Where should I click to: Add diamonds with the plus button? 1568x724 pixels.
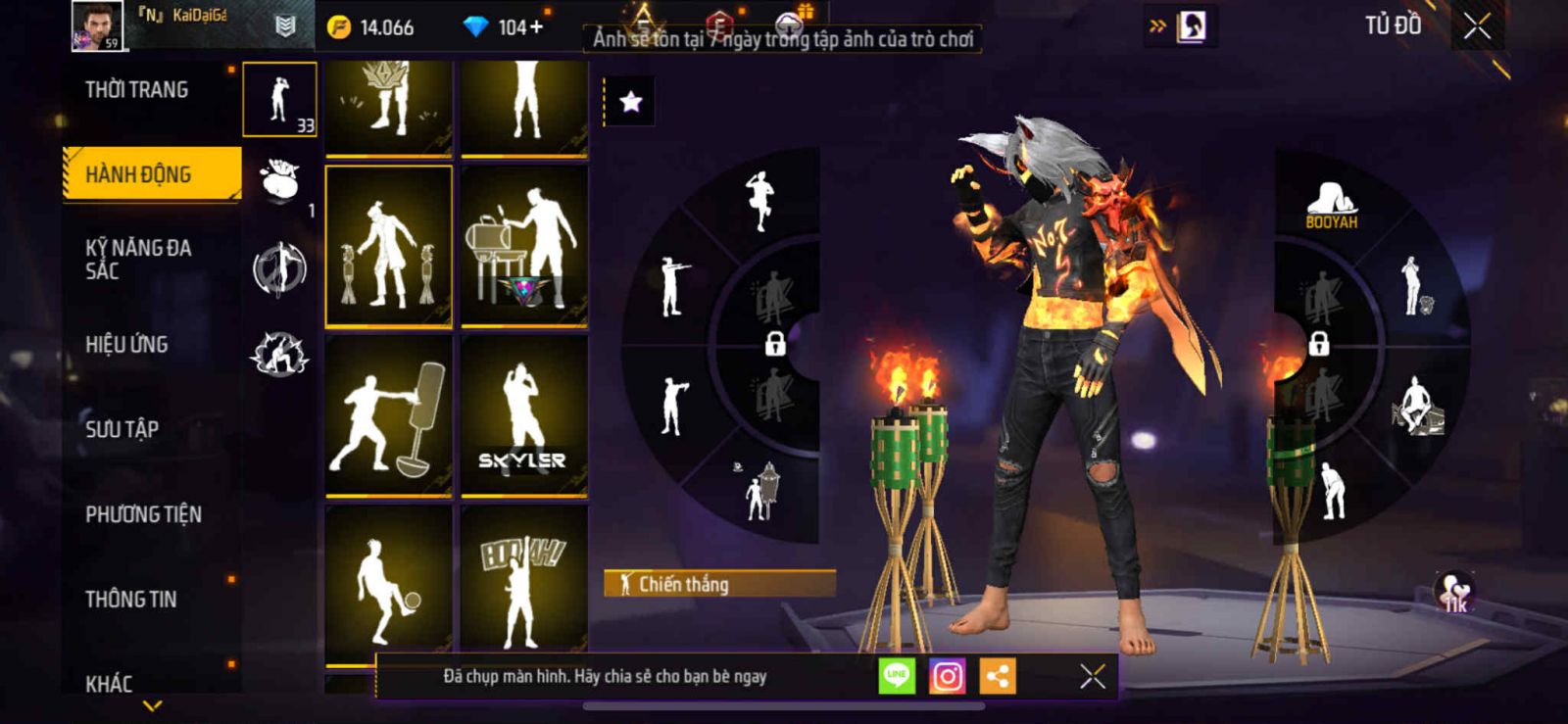[x=536, y=27]
